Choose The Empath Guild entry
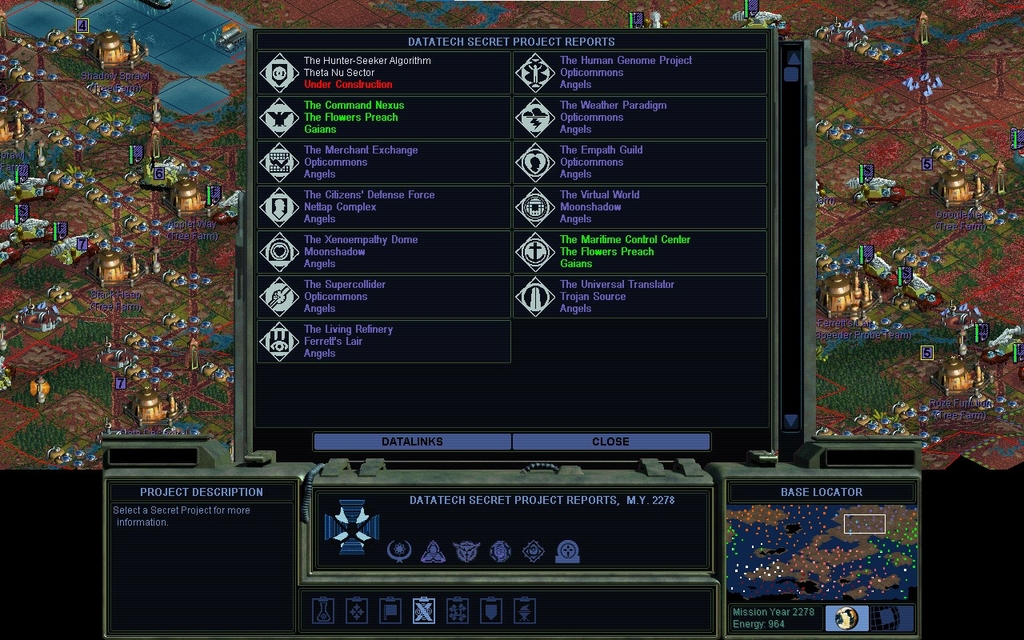This screenshot has width=1024, height=640. coord(640,163)
